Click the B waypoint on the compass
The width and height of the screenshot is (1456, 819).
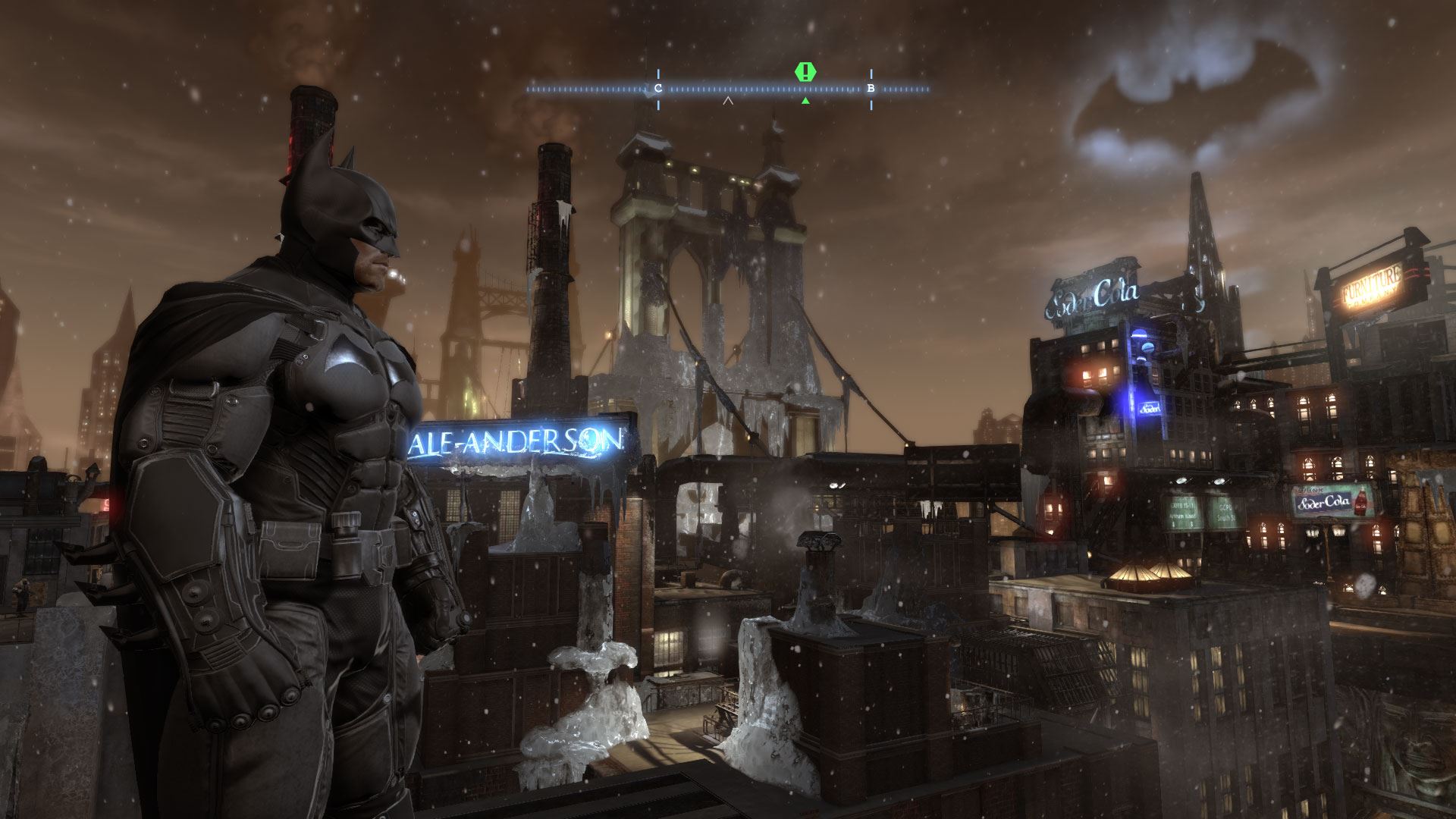(871, 89)
